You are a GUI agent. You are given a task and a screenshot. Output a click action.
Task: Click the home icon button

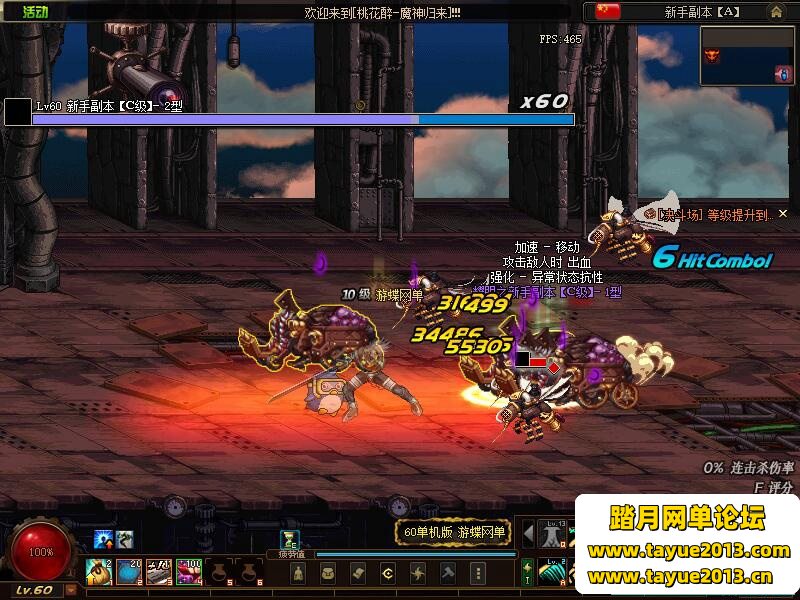pyautogui.click(x=777, y=12)
